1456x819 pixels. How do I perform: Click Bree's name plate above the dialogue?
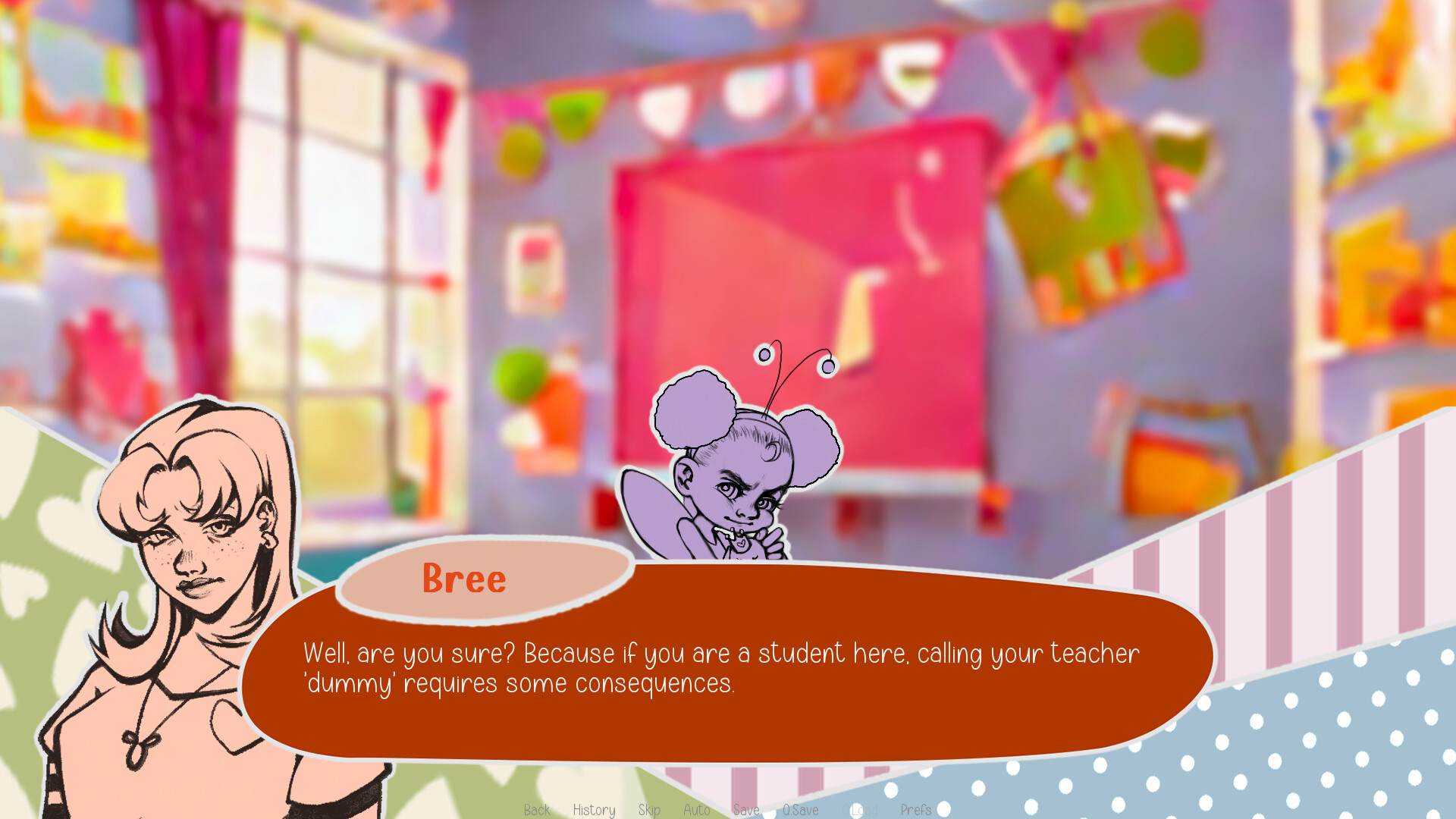pyautogui.click(x=464, y=579)
